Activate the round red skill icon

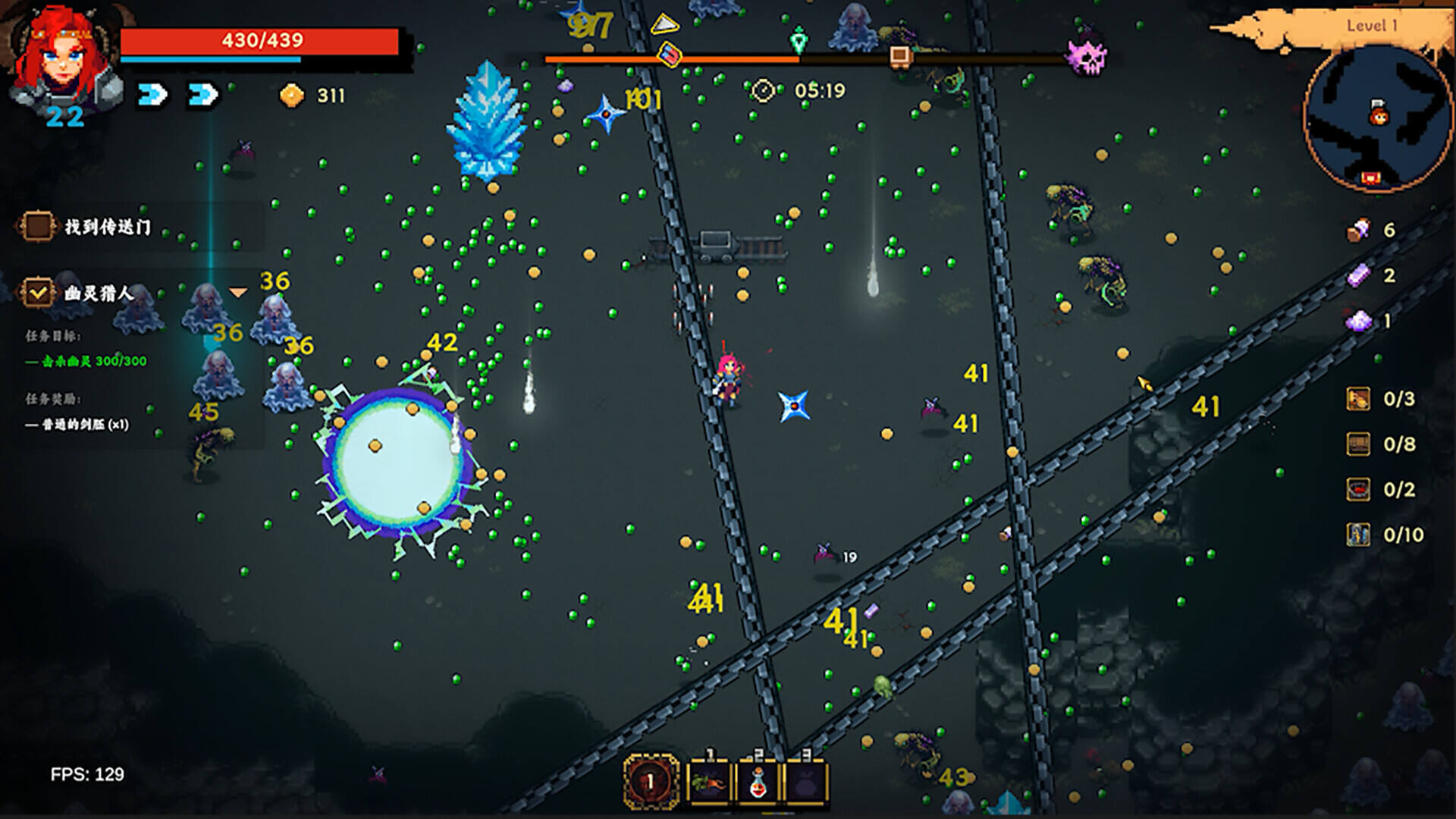650,781
